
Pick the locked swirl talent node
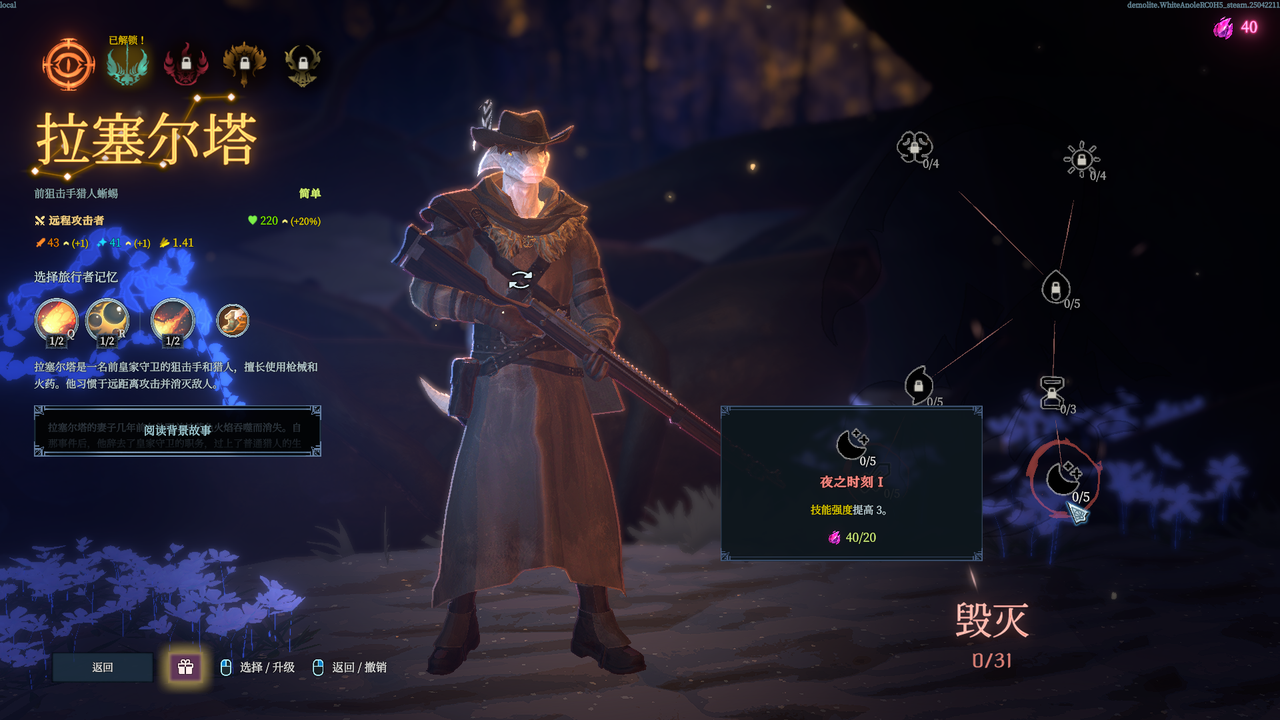[918, 384]
